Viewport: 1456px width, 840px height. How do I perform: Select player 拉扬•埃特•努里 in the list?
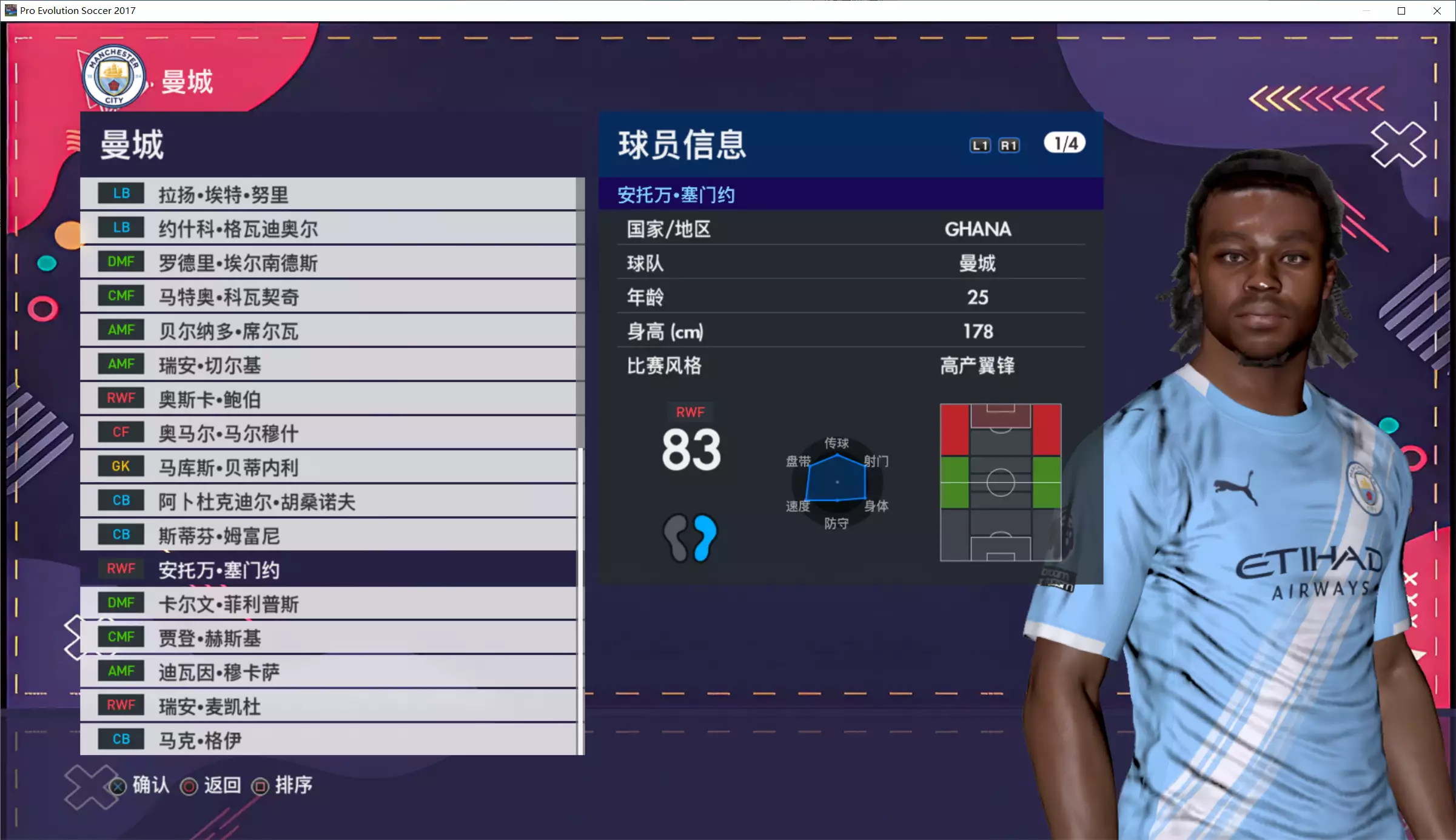pyautogui.click(x=327, y=194)
